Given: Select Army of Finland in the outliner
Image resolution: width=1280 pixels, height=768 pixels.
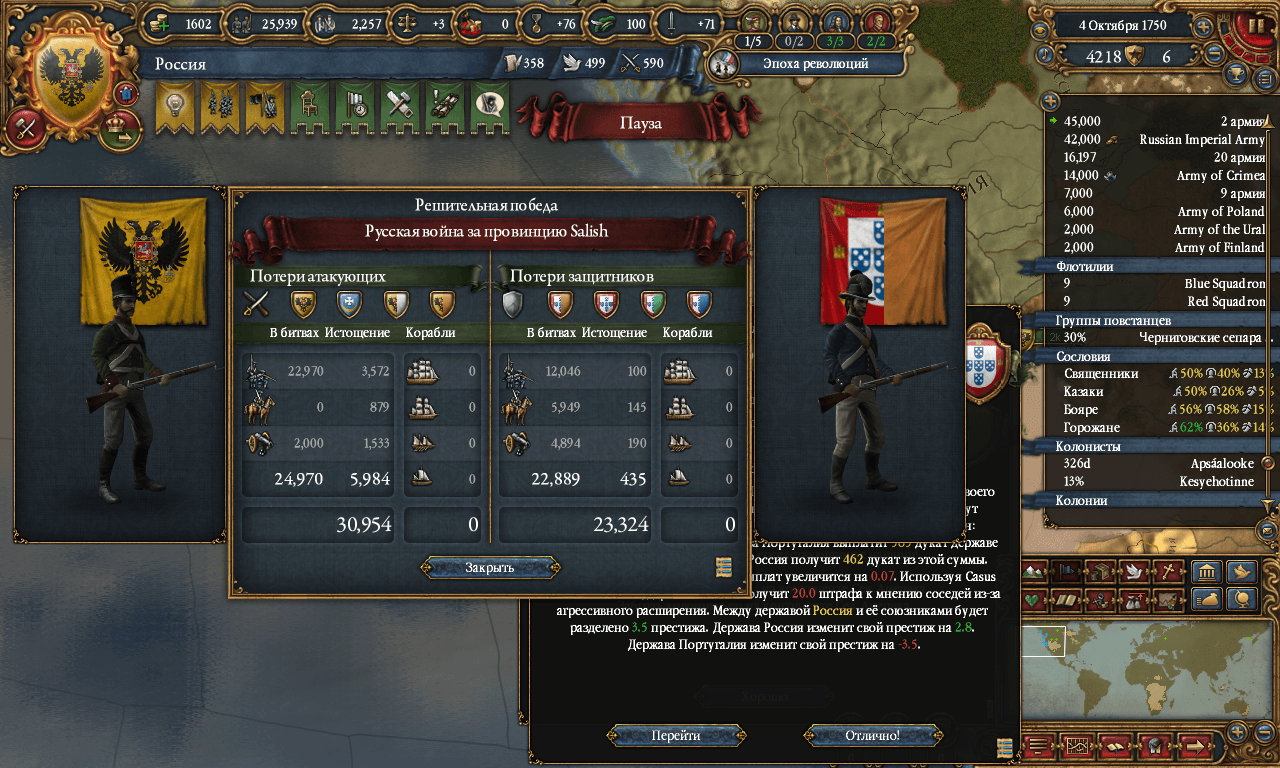Looking at the screenshot, I should 1160,248.
